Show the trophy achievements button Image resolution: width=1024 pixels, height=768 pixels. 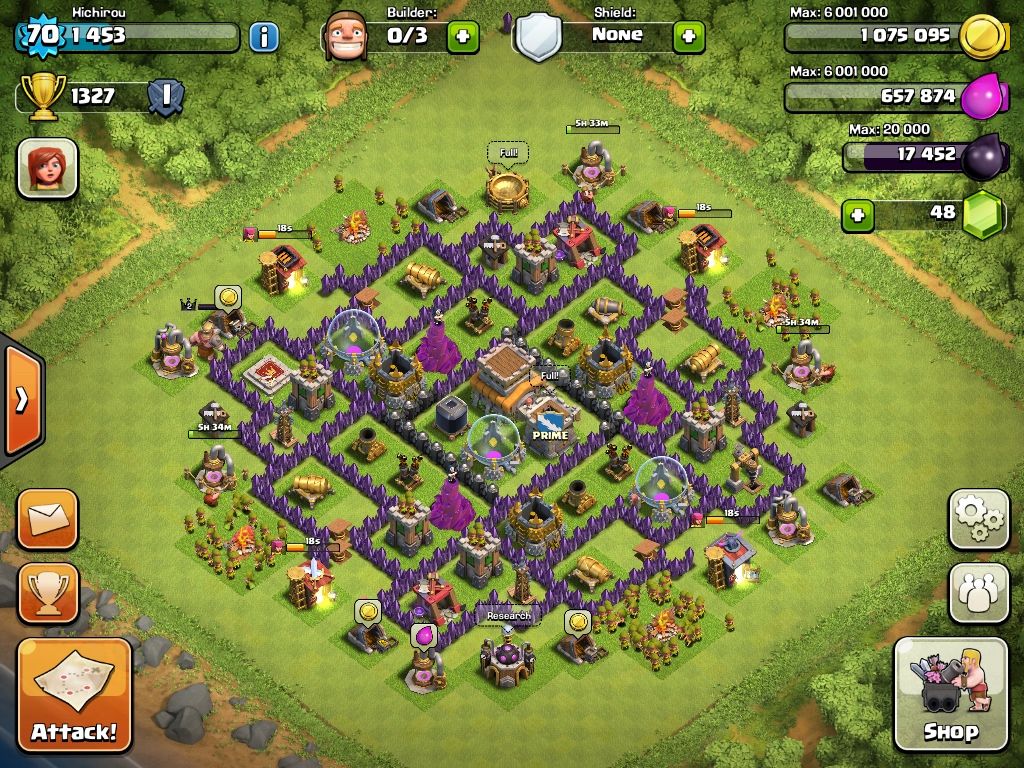point(47,593)
